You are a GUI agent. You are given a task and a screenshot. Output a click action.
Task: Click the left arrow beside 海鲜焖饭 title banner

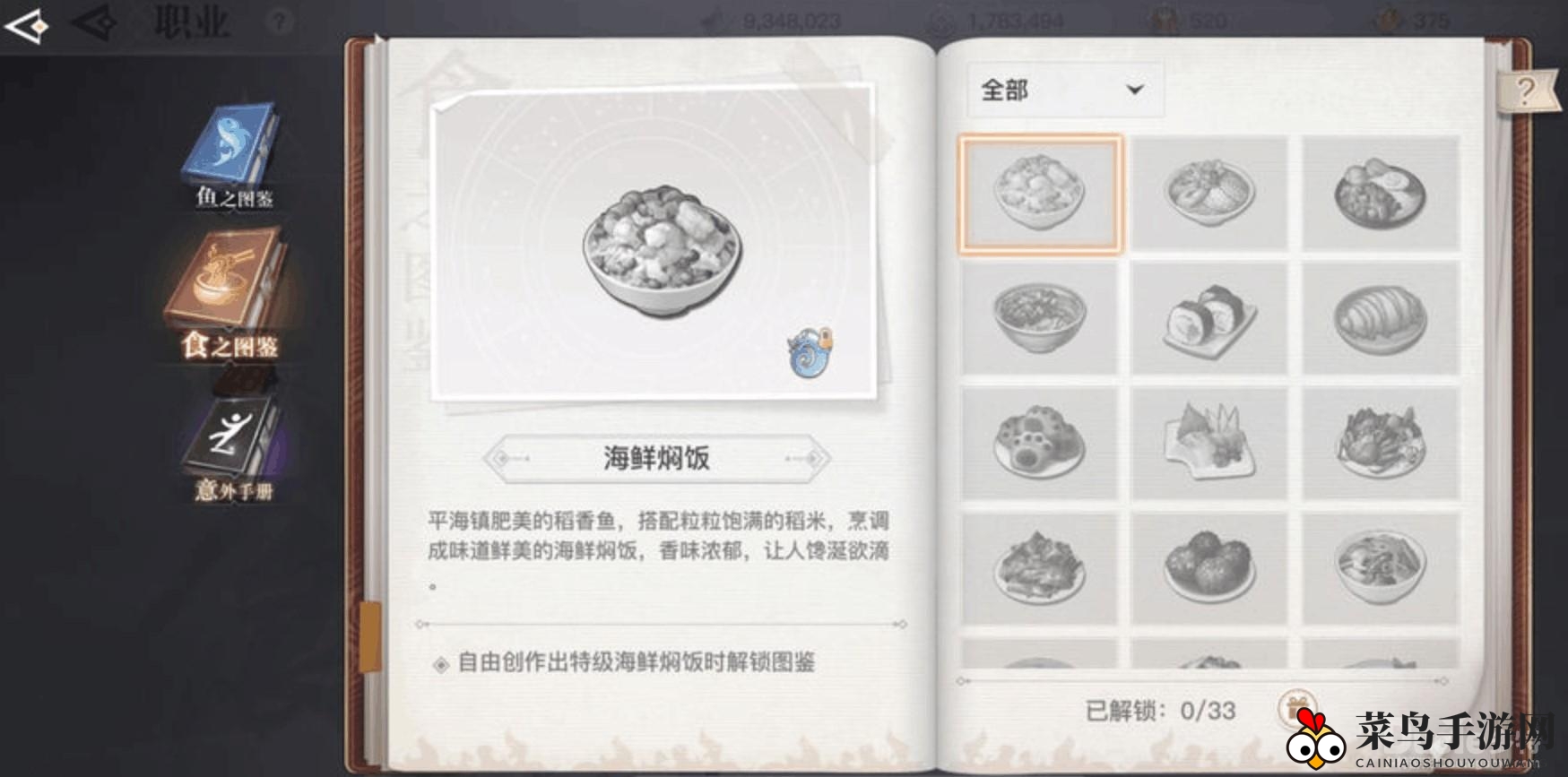point(502,456)
